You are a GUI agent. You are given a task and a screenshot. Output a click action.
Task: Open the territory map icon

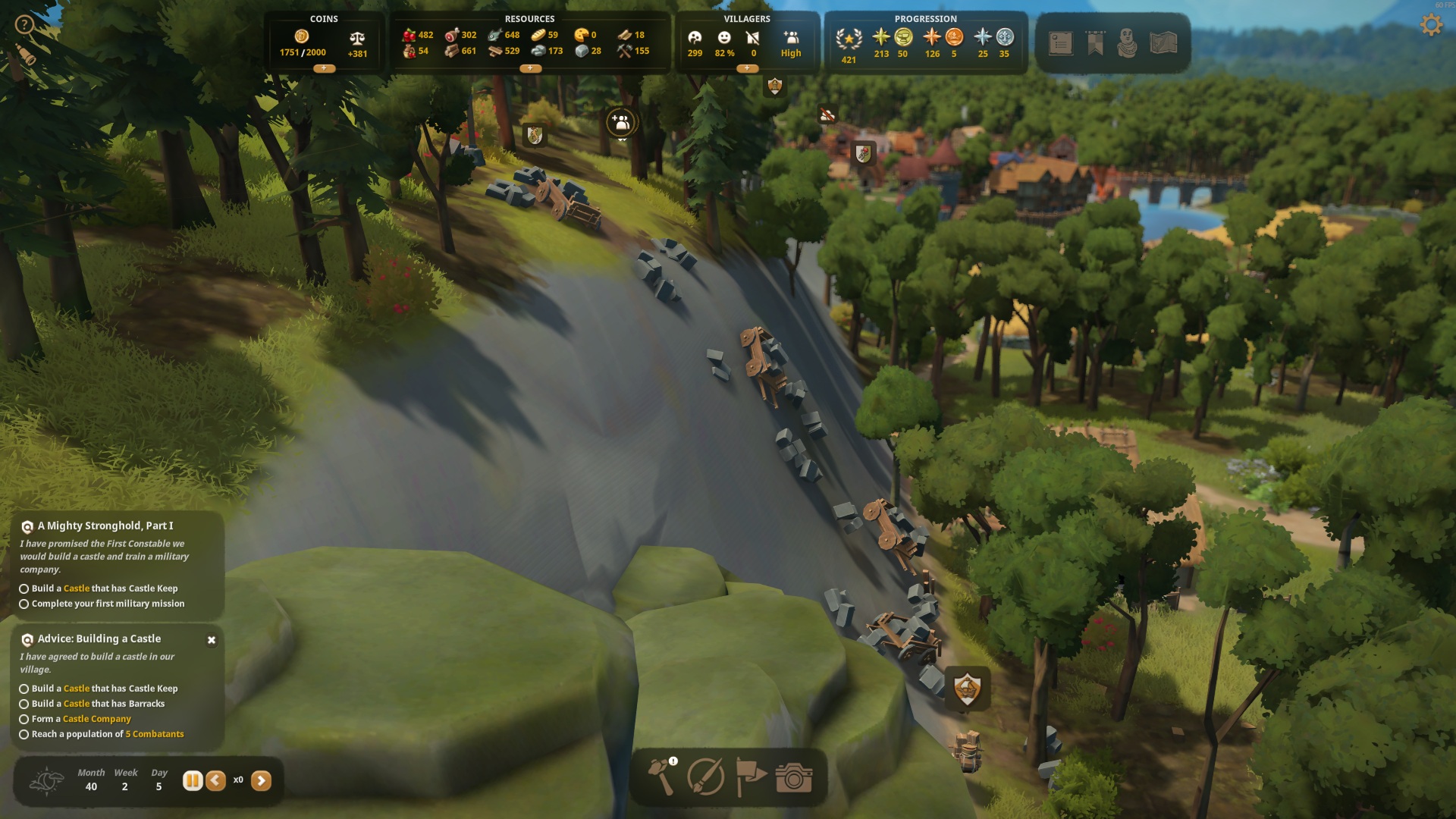click(1163, 43)
